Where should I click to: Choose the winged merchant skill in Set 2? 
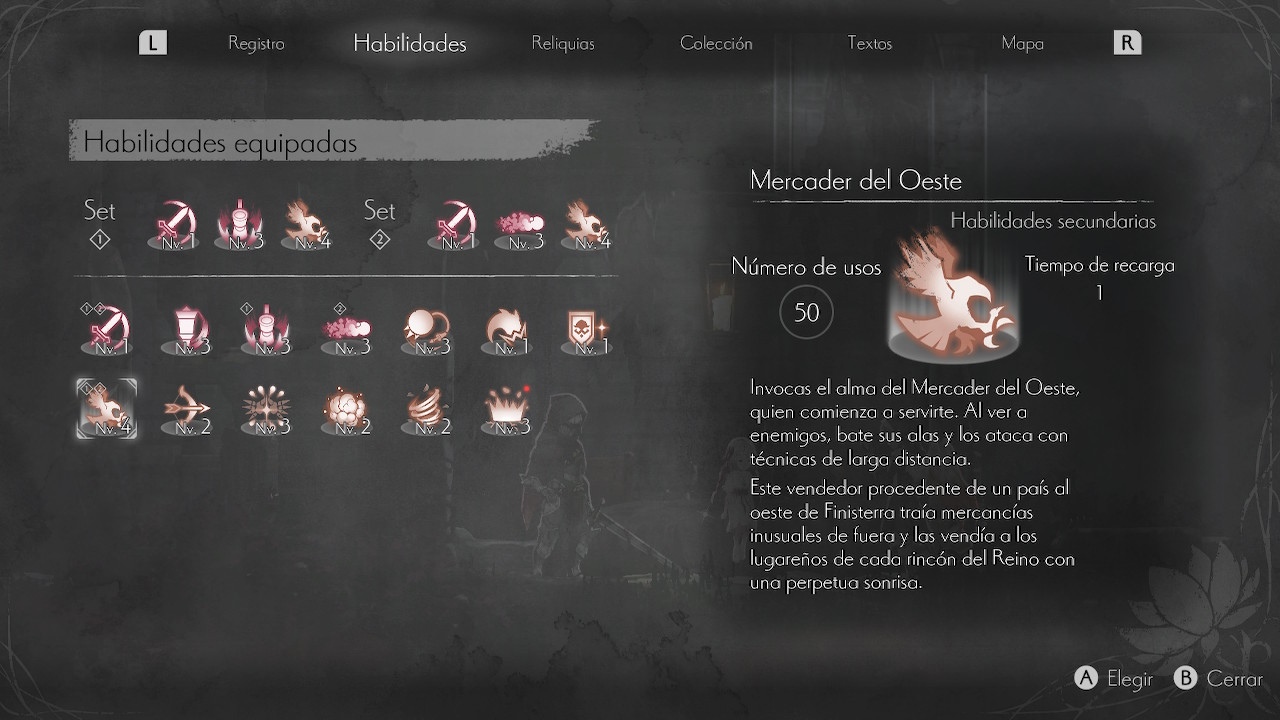[x=589, y=224]
